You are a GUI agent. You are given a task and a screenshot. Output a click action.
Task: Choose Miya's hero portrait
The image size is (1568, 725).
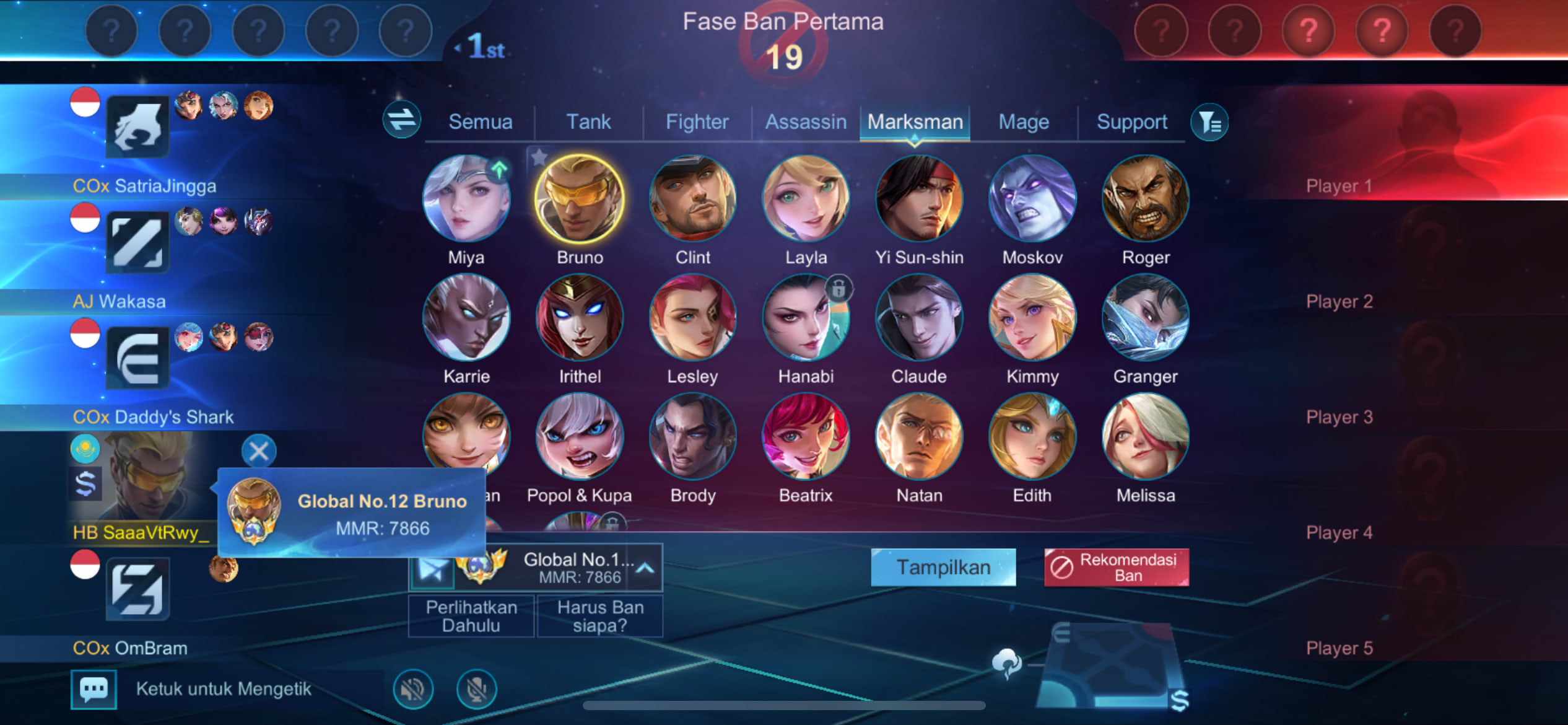coord(466,199)
